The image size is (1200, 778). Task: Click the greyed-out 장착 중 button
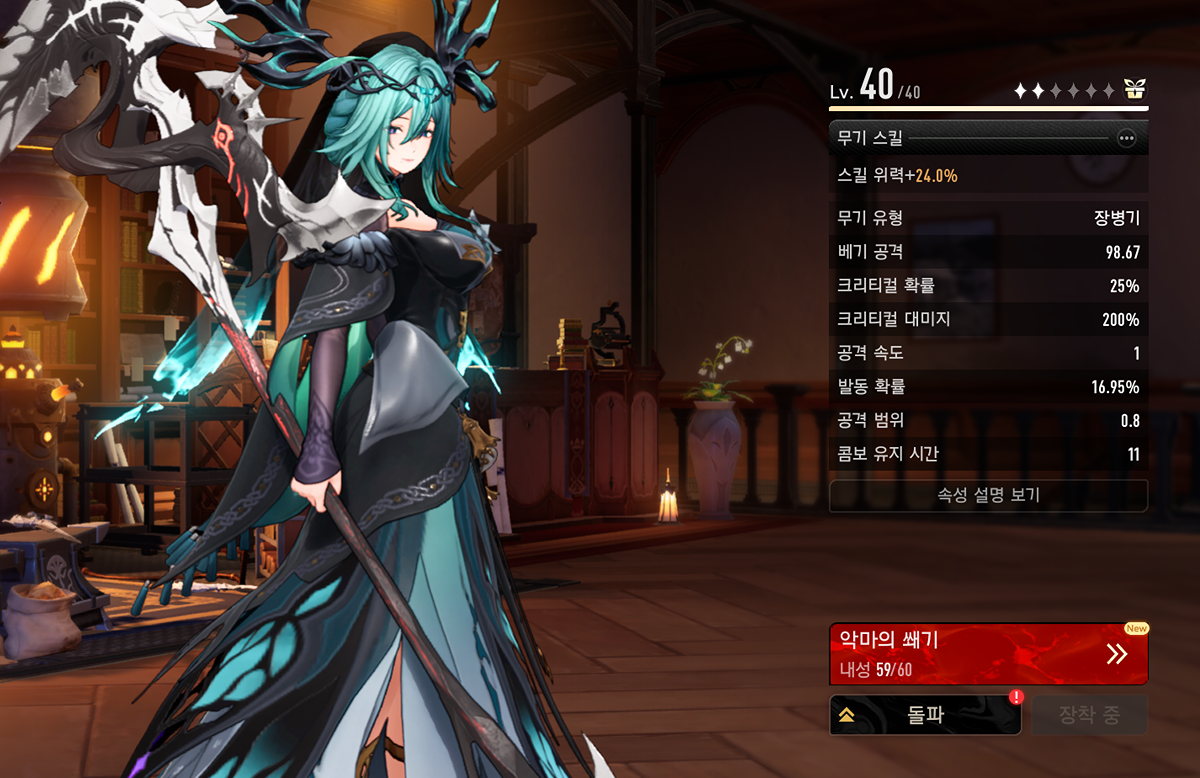click(1089, 715)
